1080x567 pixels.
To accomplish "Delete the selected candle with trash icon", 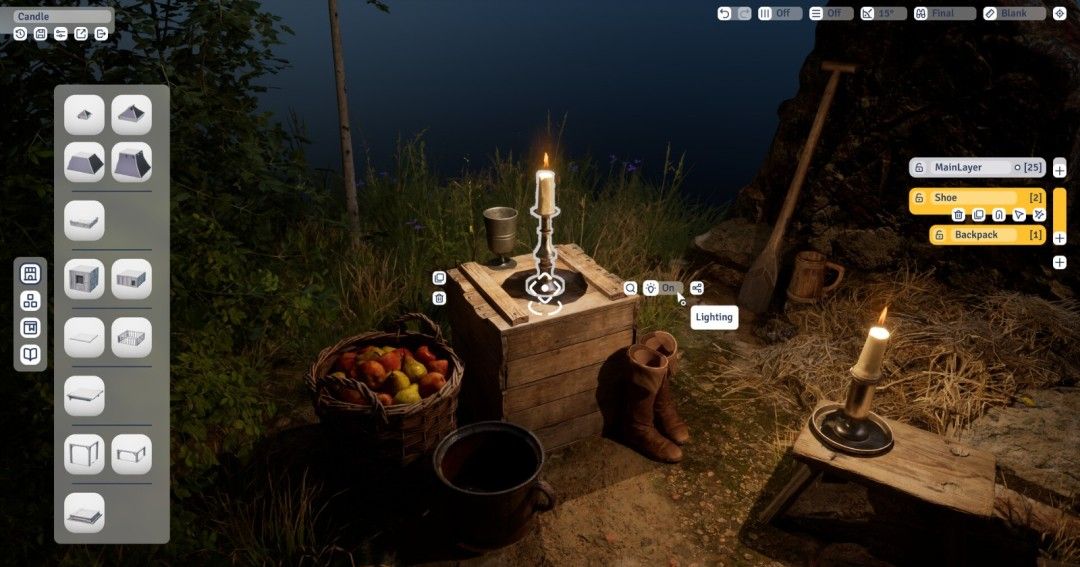I will pos(439,298).
